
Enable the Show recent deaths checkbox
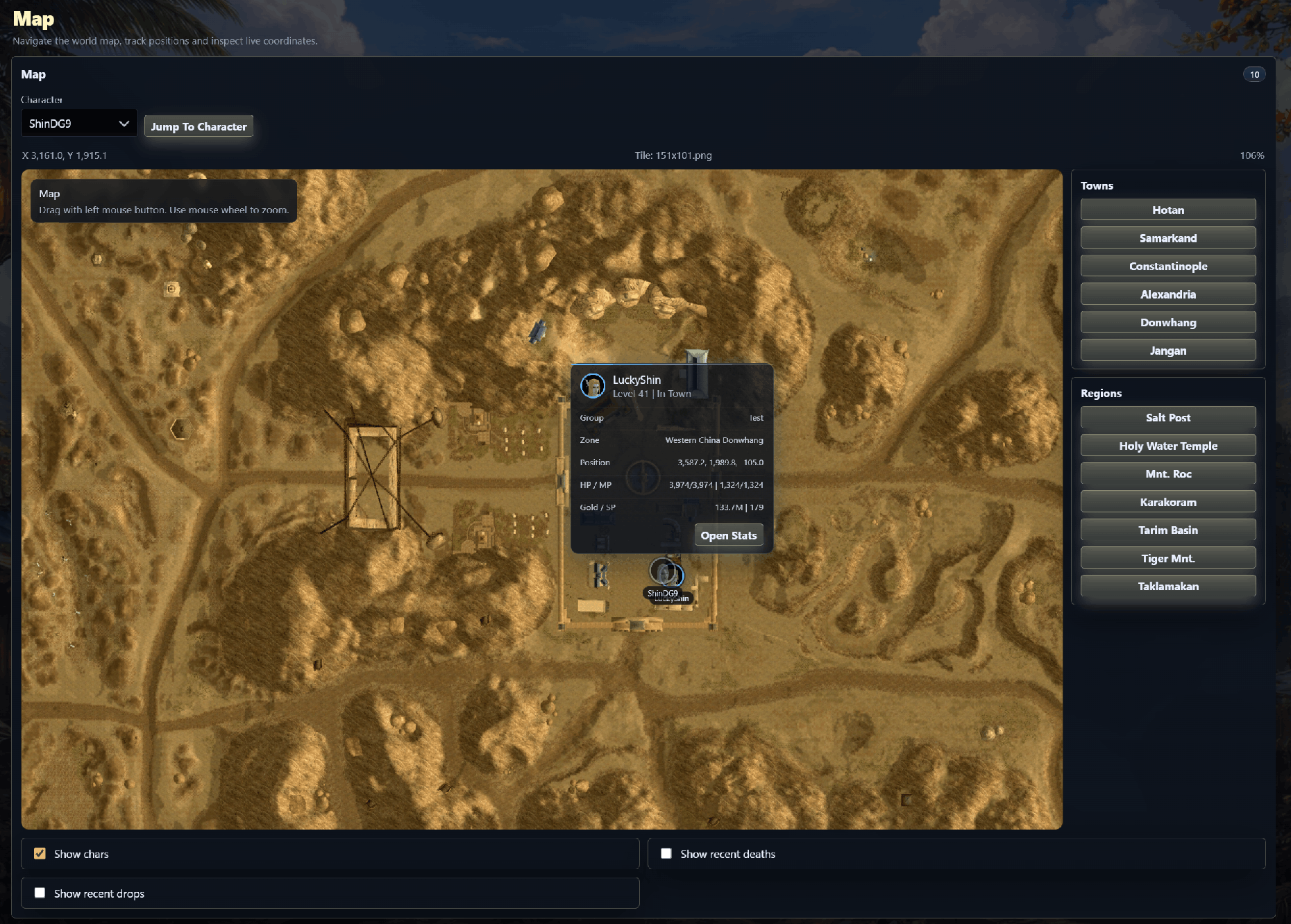point(666,853)
